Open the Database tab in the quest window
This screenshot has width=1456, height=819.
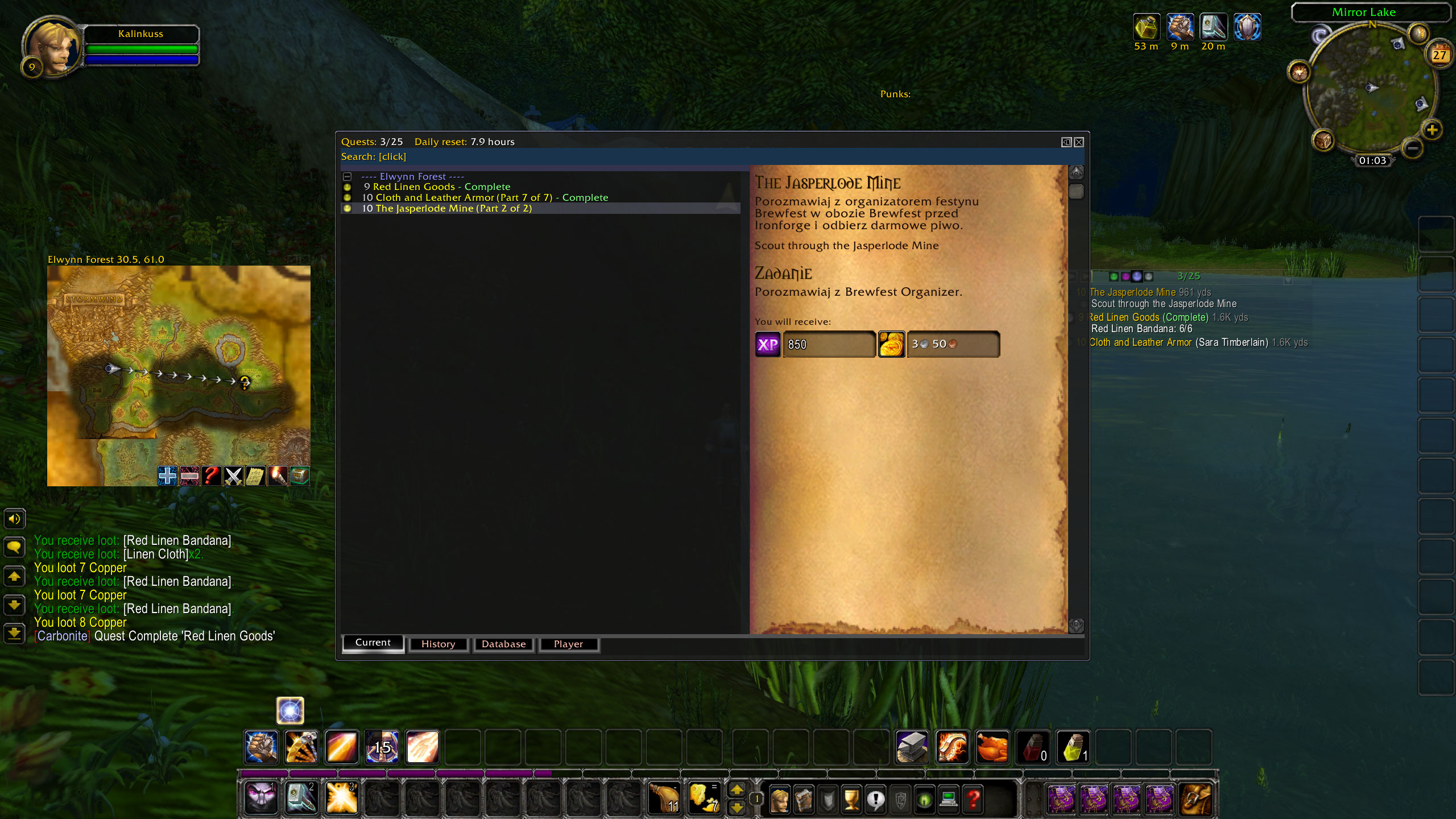pyautogui.click(x=503, y=644)
